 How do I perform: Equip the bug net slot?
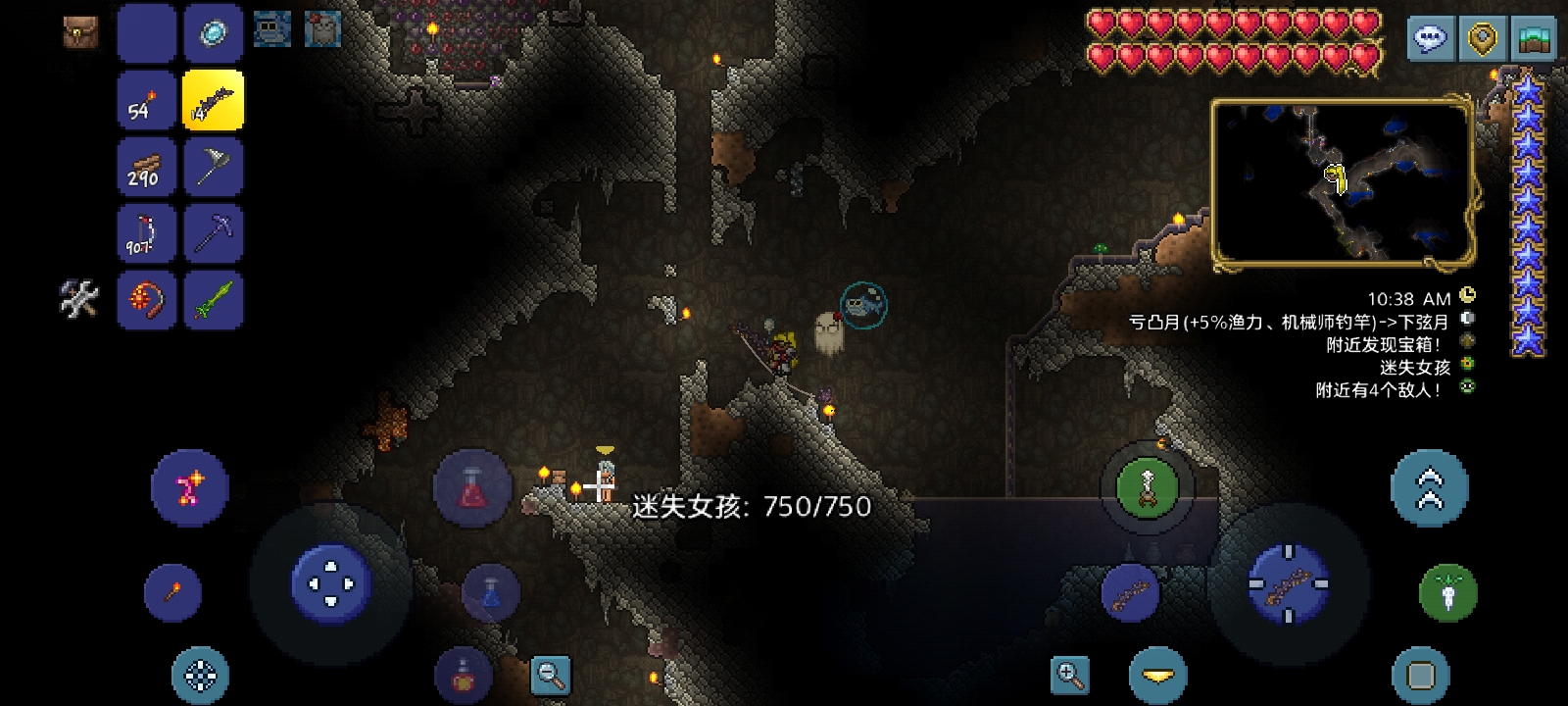[x=213, y=167]
